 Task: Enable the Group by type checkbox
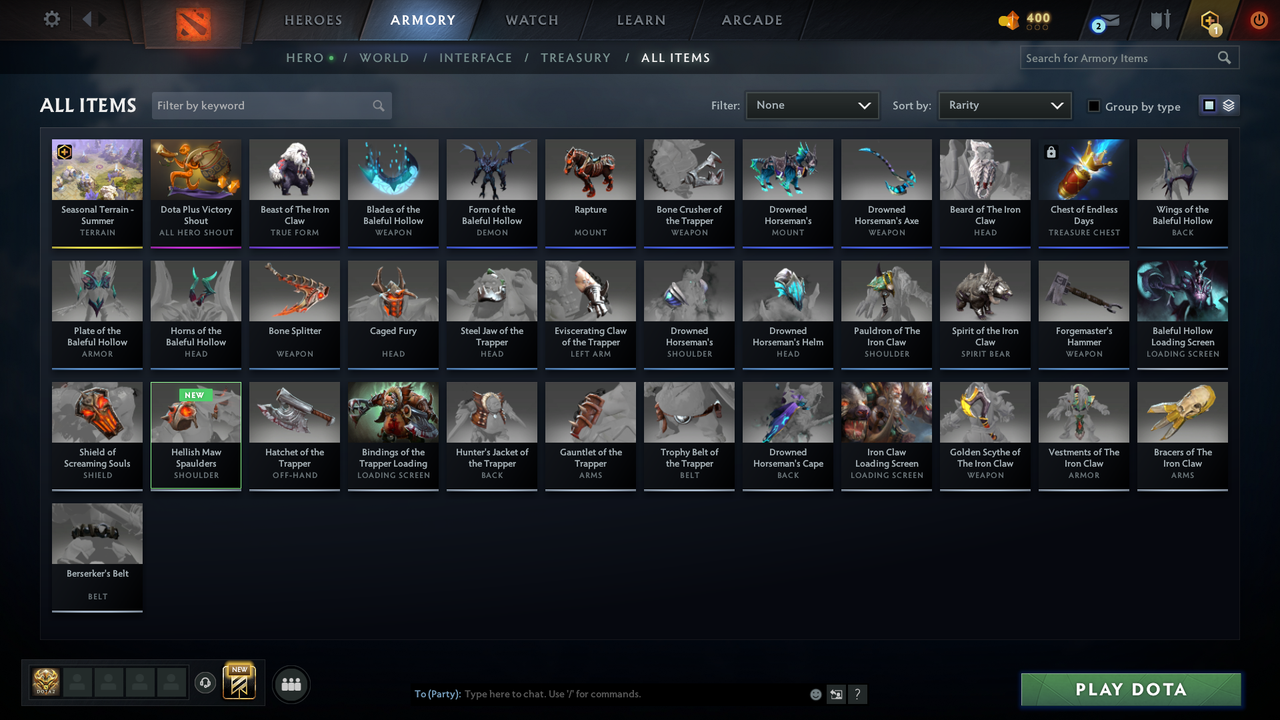tap(1095, 106)
